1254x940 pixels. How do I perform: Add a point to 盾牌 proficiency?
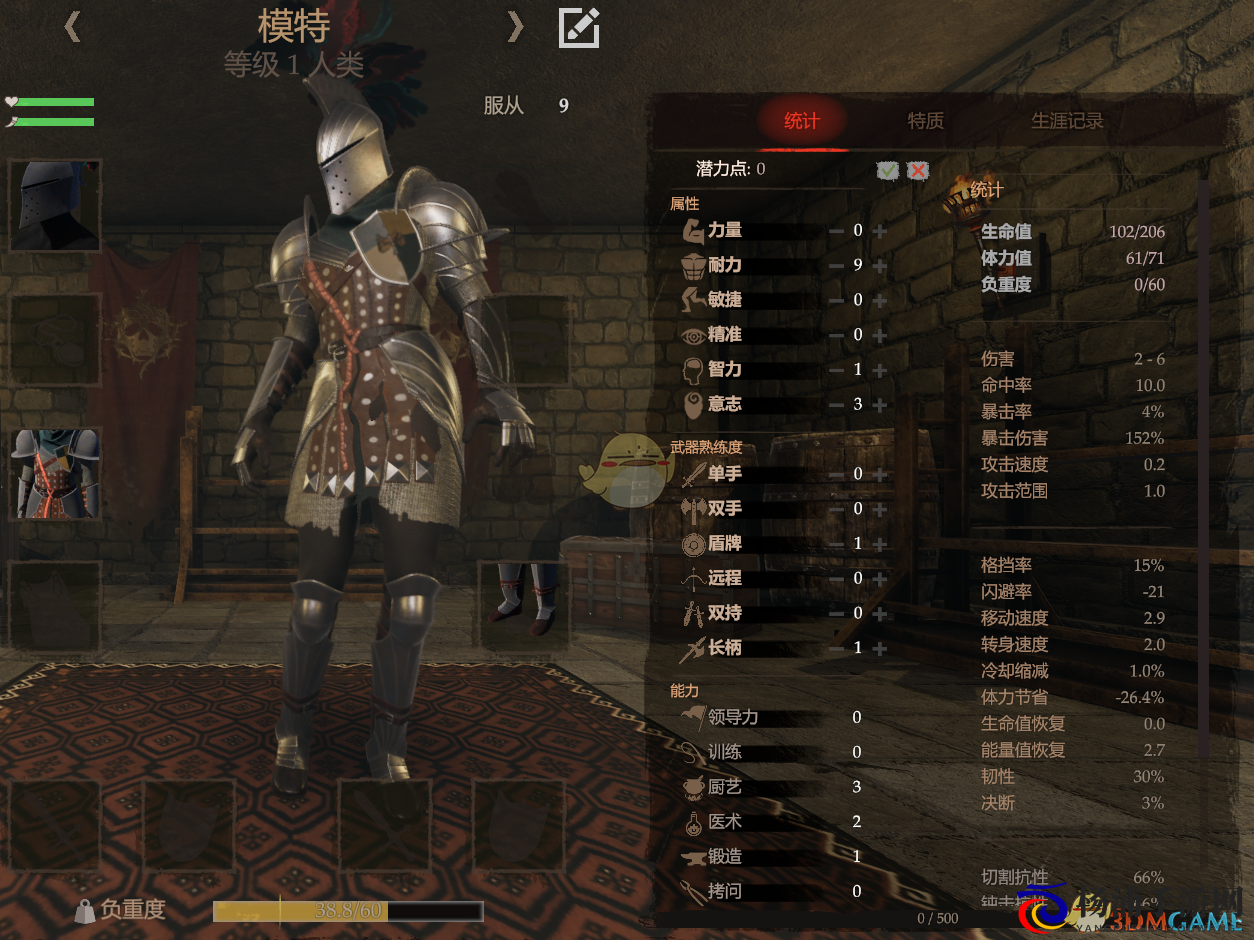pos(880,545)
